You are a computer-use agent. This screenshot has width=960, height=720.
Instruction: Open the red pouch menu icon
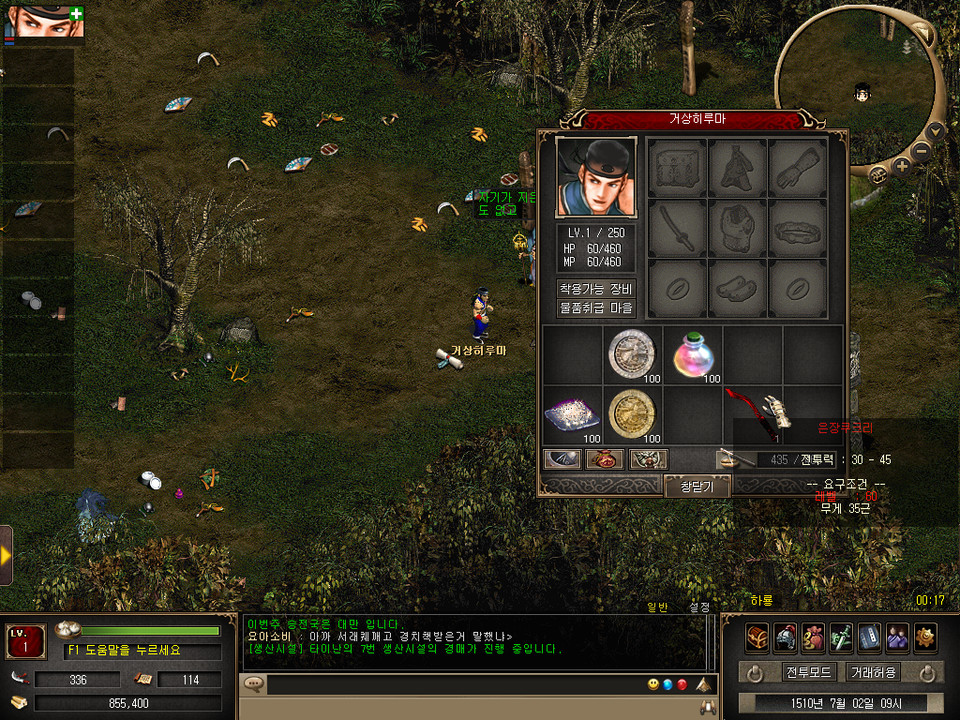pos(813,637)
